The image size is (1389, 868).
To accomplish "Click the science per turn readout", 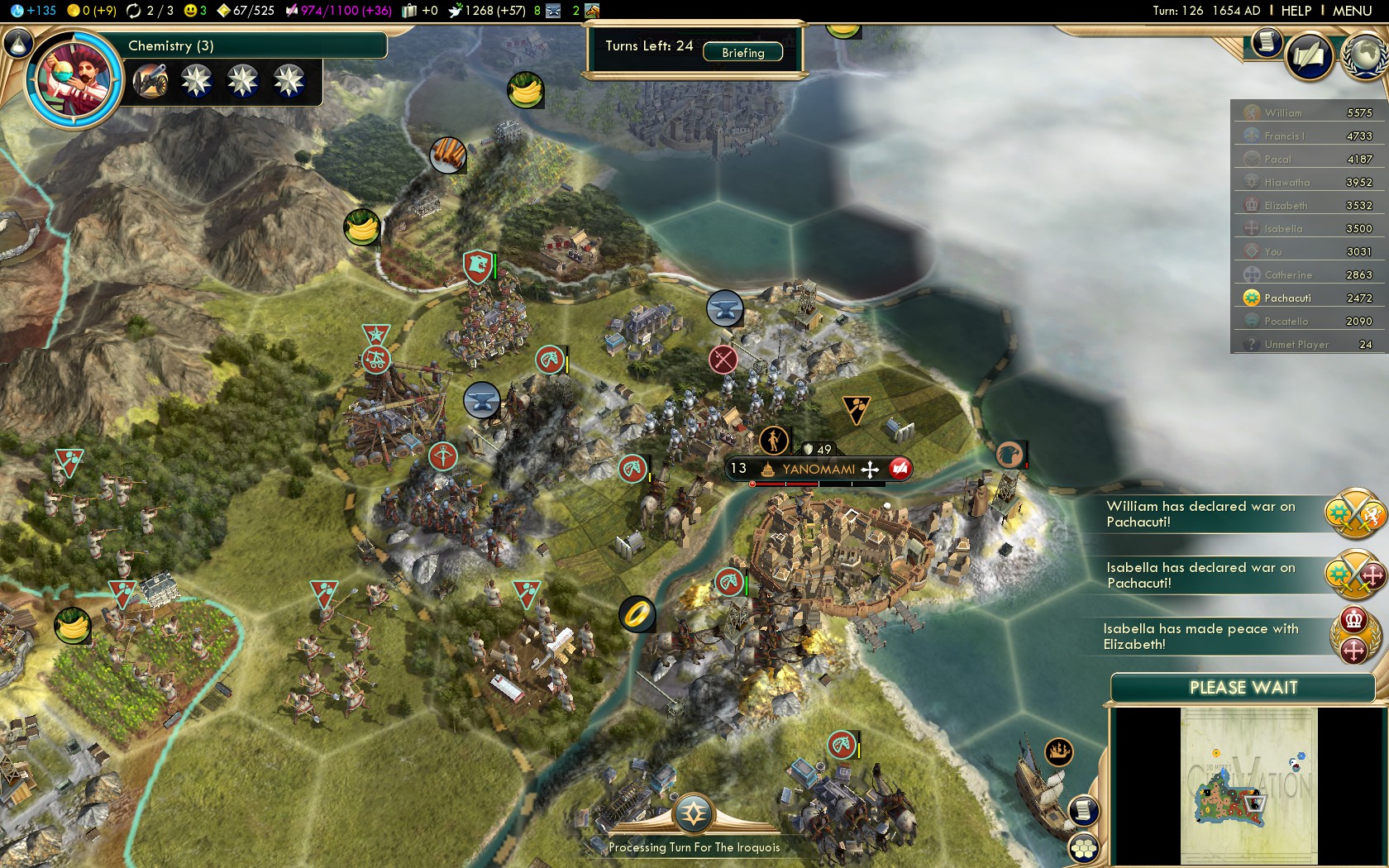I will (x=35, y=11).
